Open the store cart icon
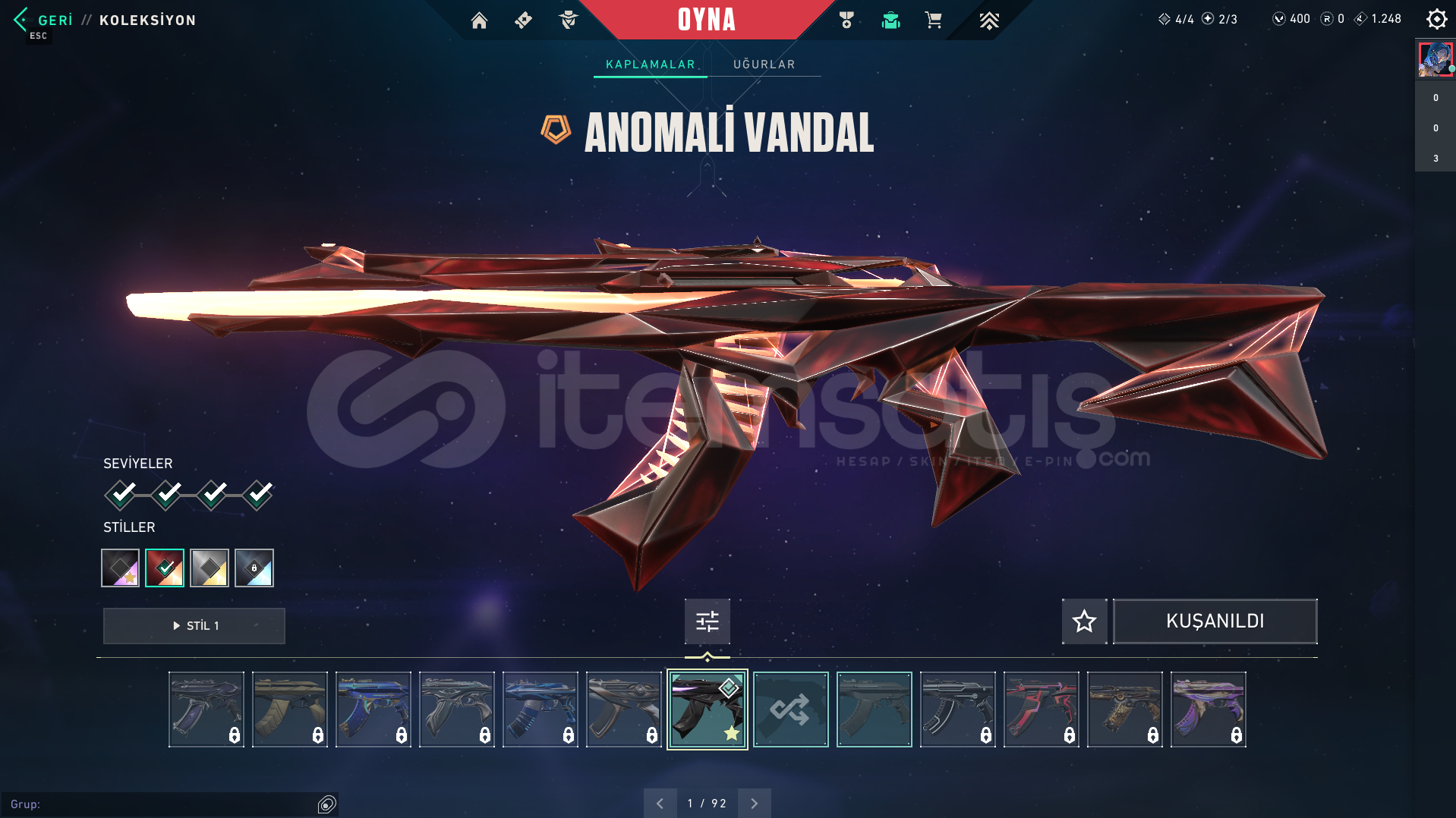This screenshot has width=1456, height=818. click(x=933, y=20)
